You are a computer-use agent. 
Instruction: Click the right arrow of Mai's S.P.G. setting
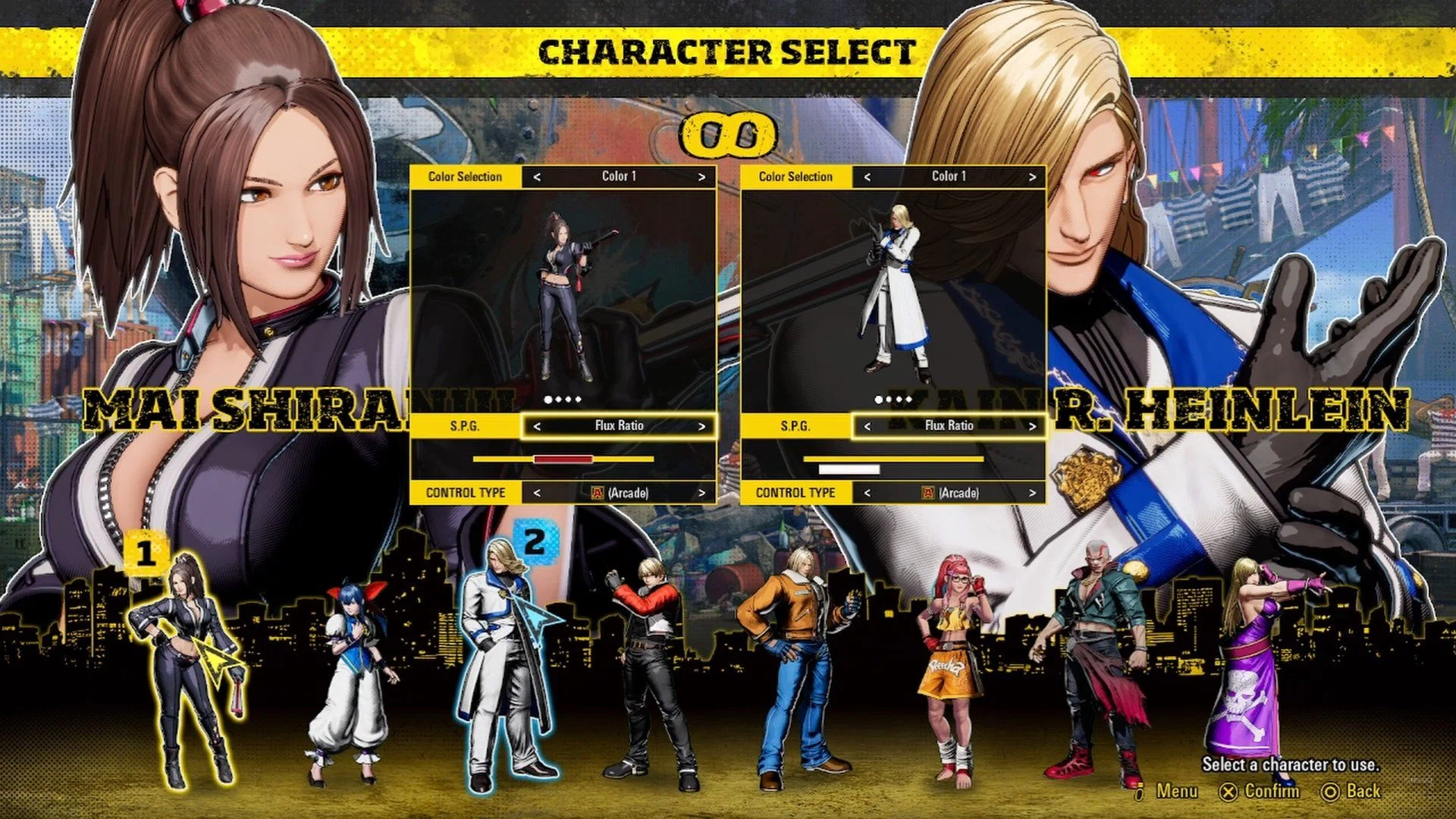coord(701,426)
